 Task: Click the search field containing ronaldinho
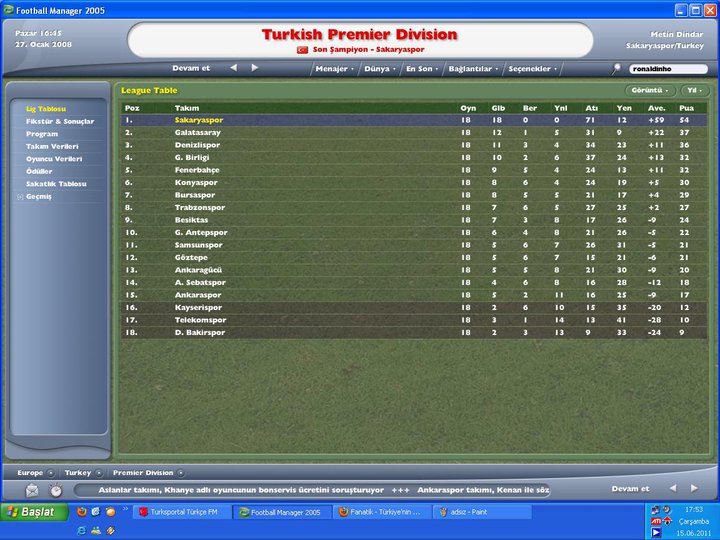(666, 69)
